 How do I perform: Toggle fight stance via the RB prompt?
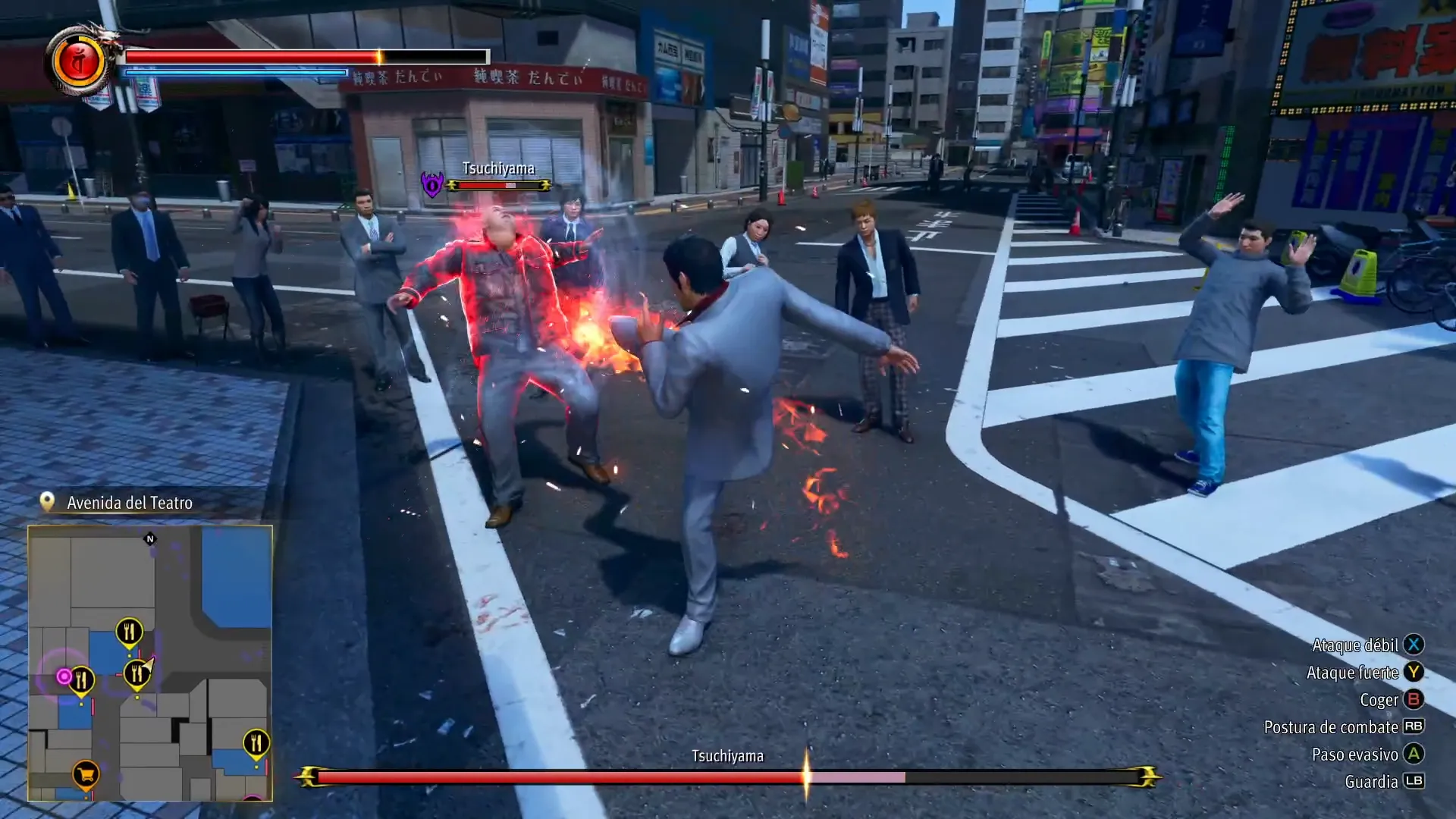coord(1415,726)
